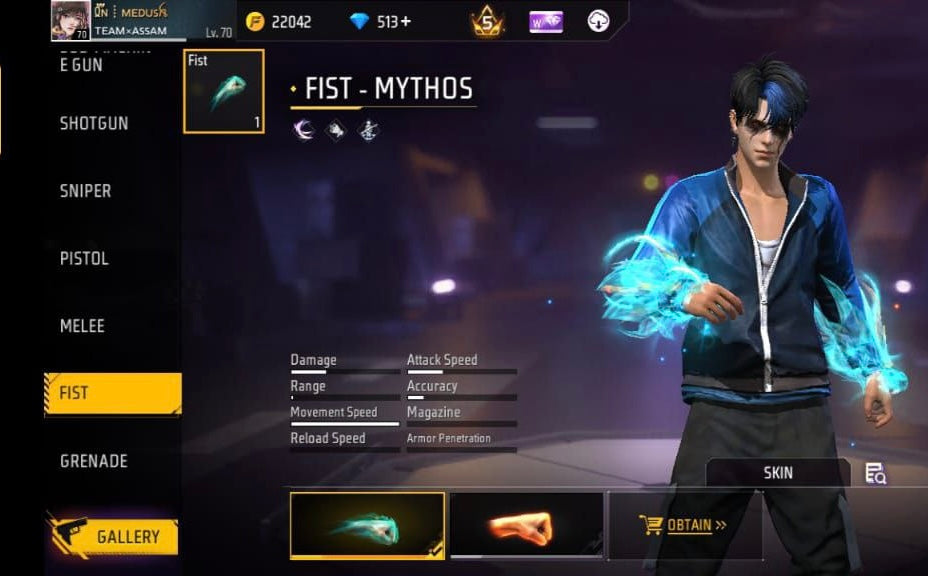Image resolution: width=928 pixels, height=576 pixels.
Task: Open the gold rank crown badge
Action: pyautogui.click(x=488, y=21)
